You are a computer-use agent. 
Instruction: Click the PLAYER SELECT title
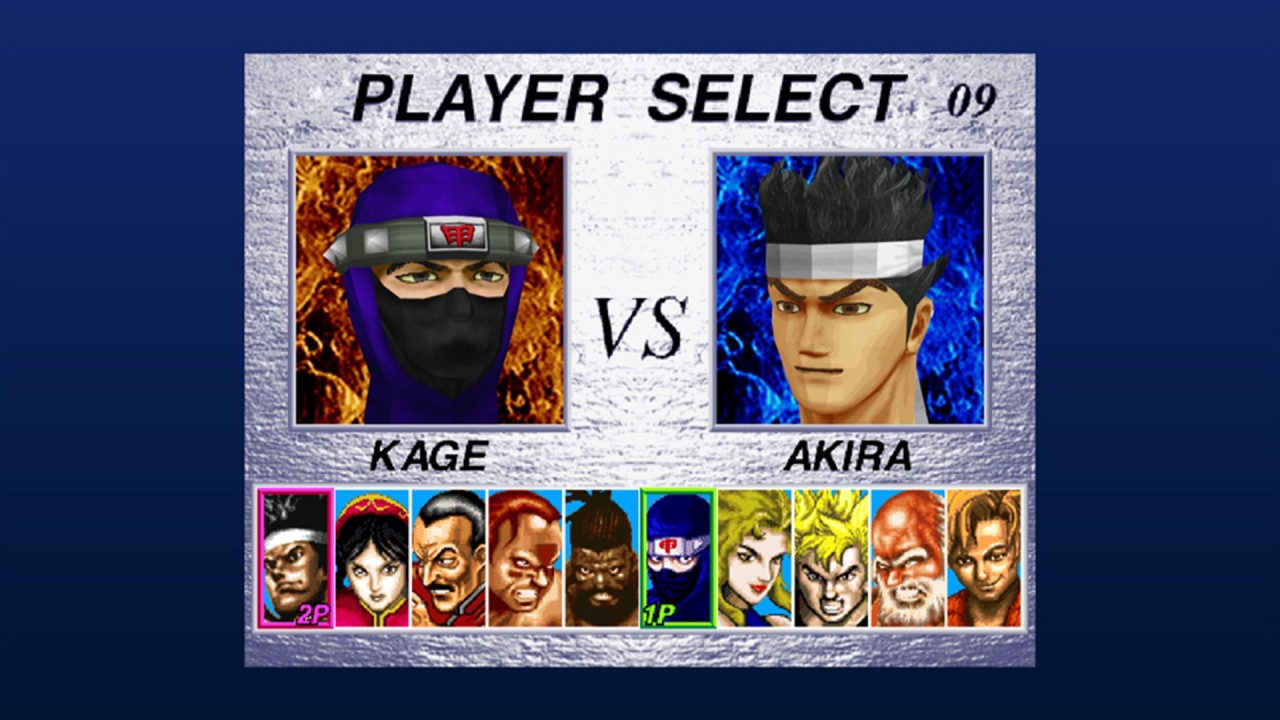pyautogui.click(x=630, y=95)
